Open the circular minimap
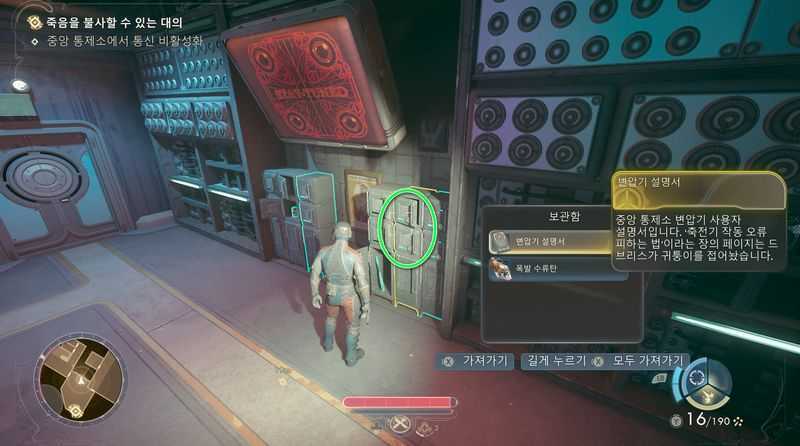The height and width of the screenshot is (446, 800). [x=80, y=380]
